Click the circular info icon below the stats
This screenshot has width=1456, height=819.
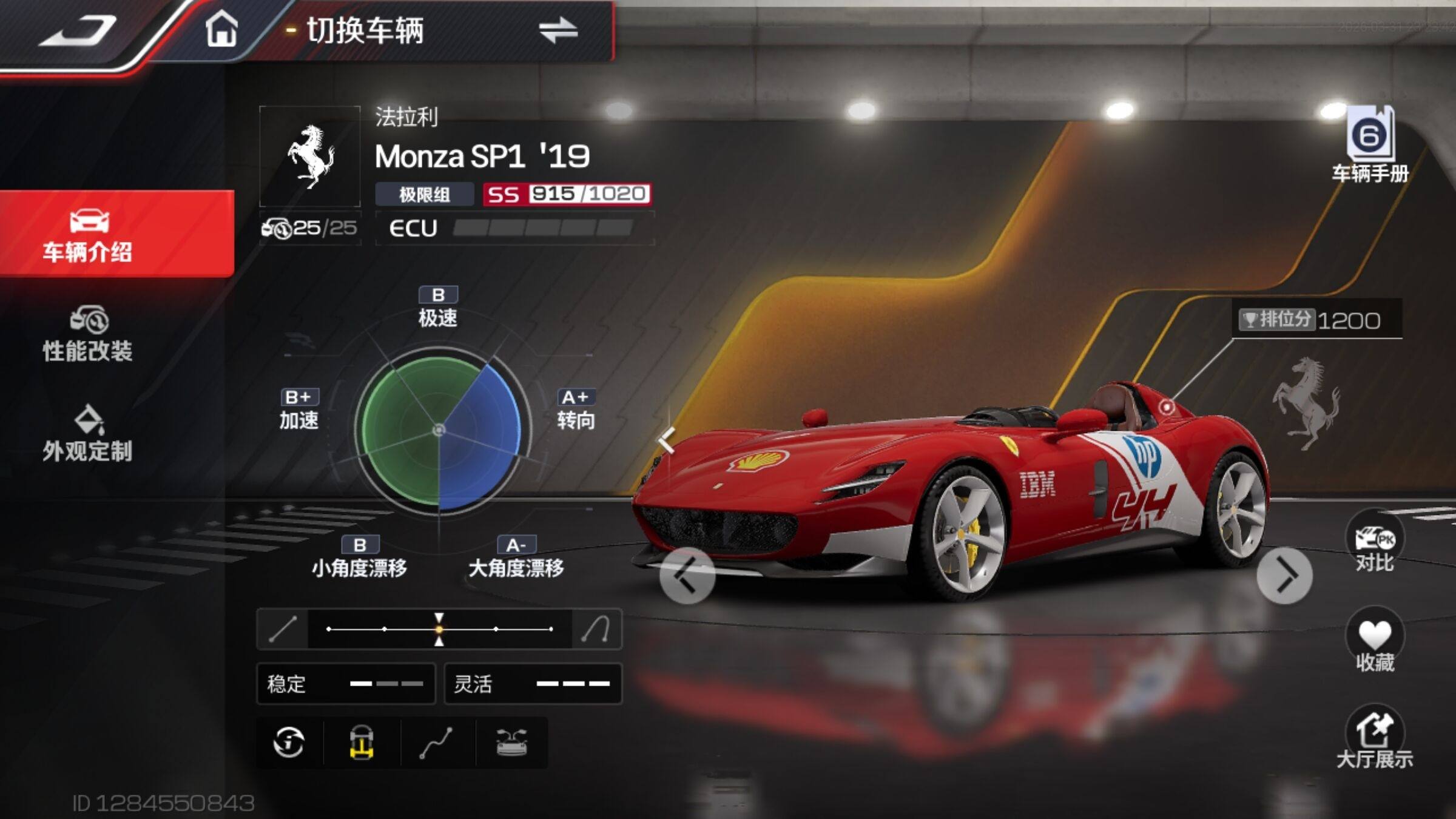pos(289,743)
